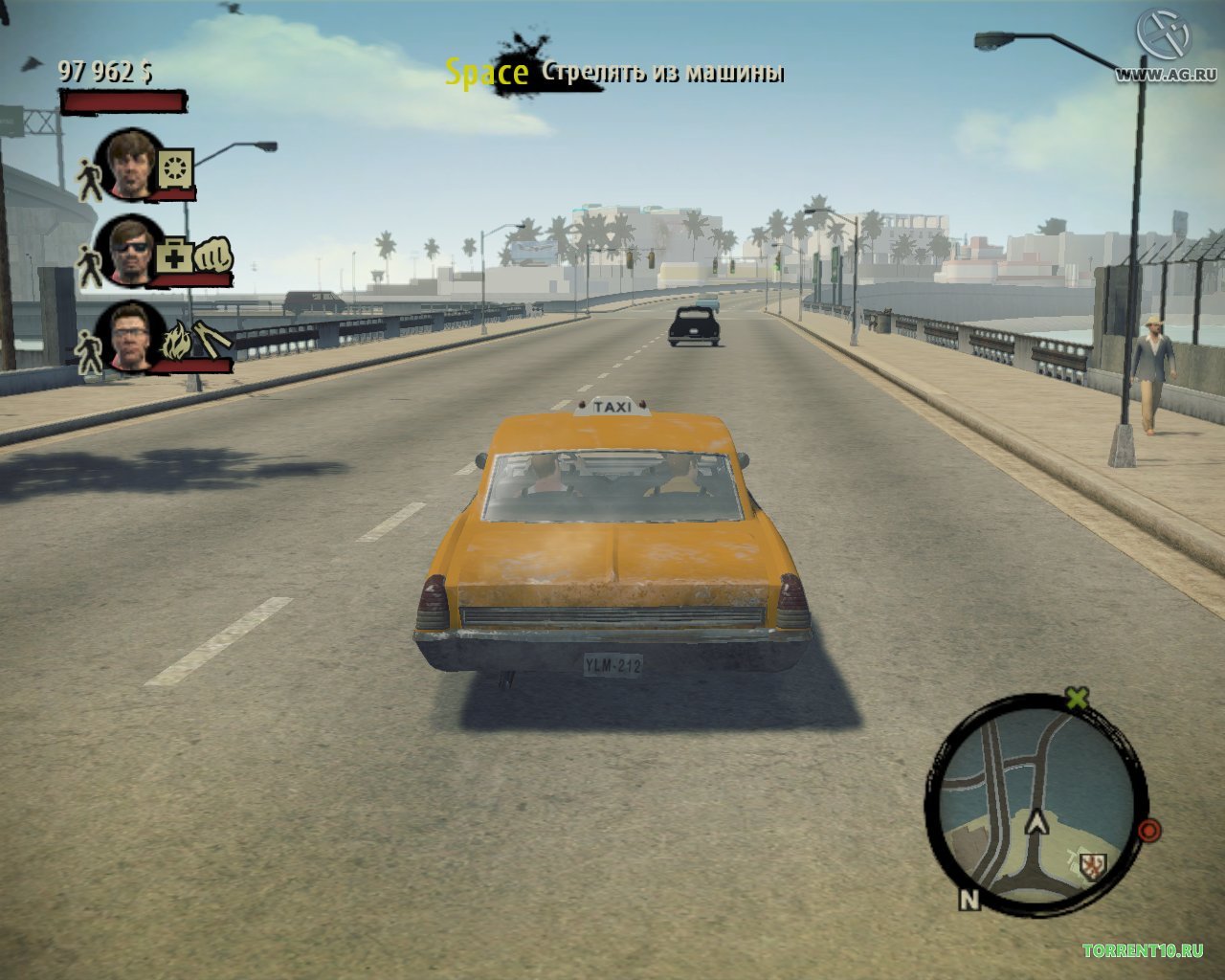Click the flame arson skill icon
This screenshot has height=980, width=1225.
(175, 343)
